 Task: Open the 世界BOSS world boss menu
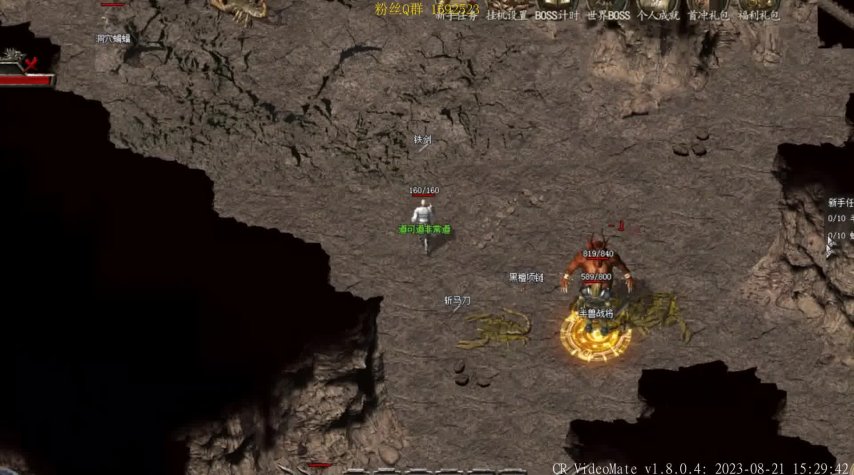[x=609, y=15]
